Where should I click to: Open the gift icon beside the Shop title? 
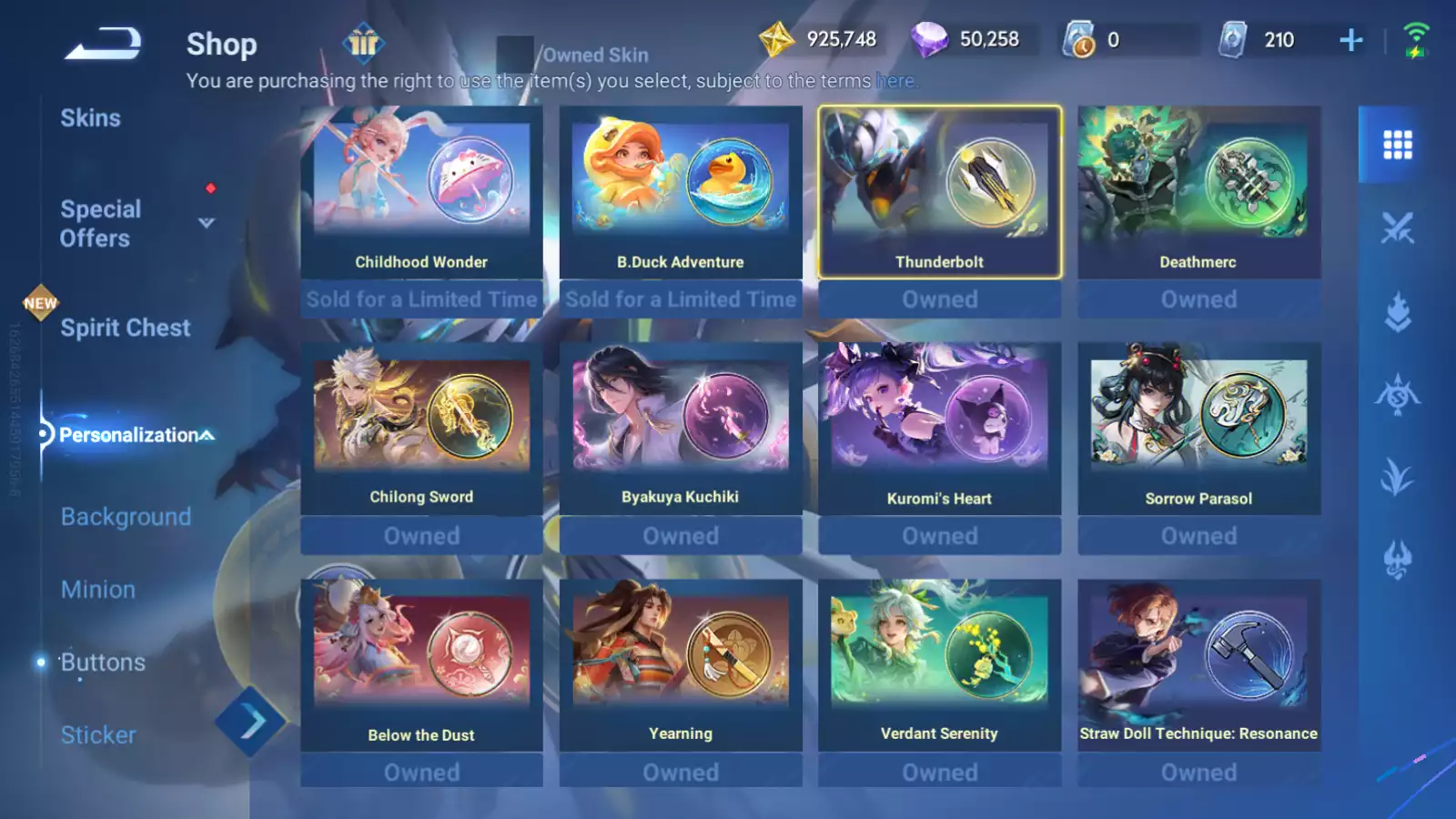pyautogui.click(x=363, y=44)
